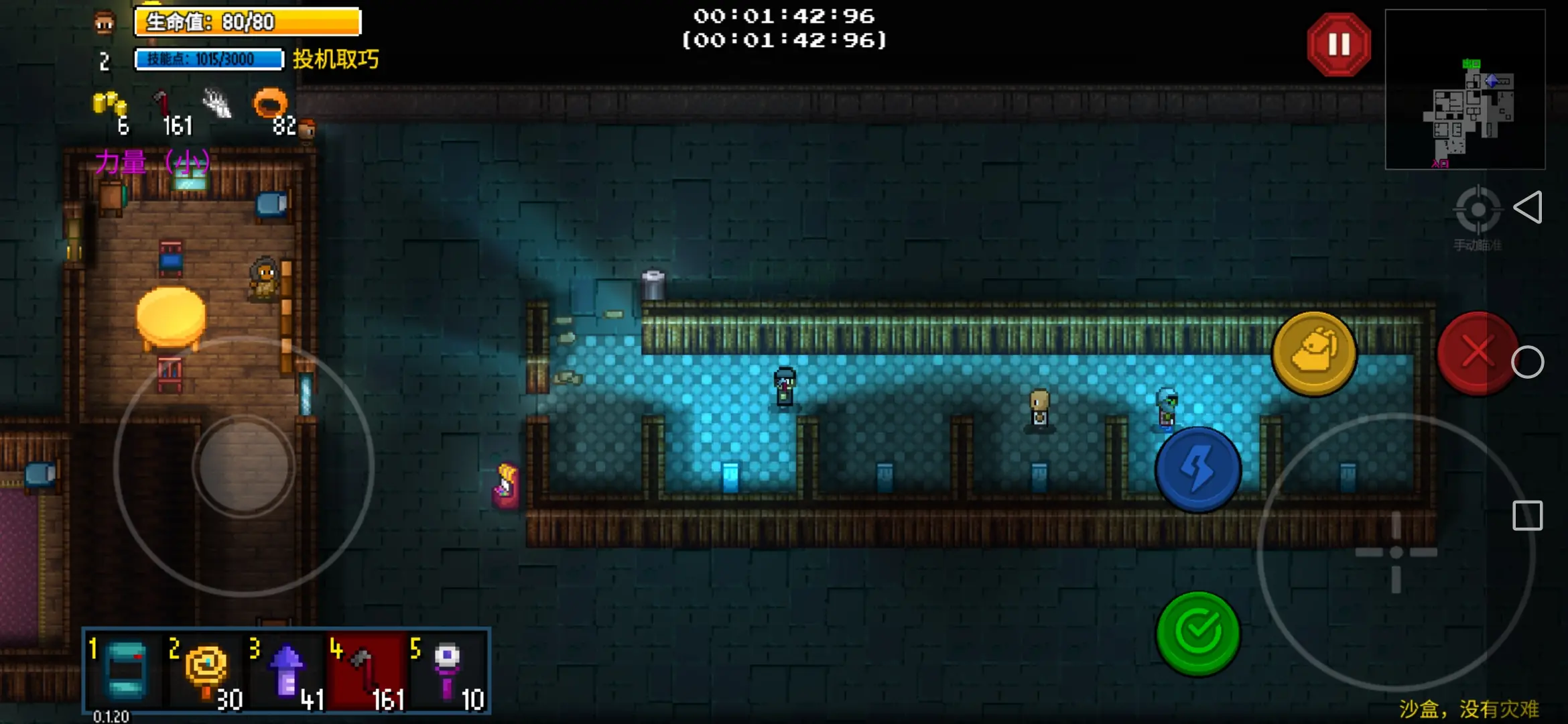Toggle the manual aim crosshair button
The height and width of the screenshot is (724, 1568).
click(x=1477, y=210)
